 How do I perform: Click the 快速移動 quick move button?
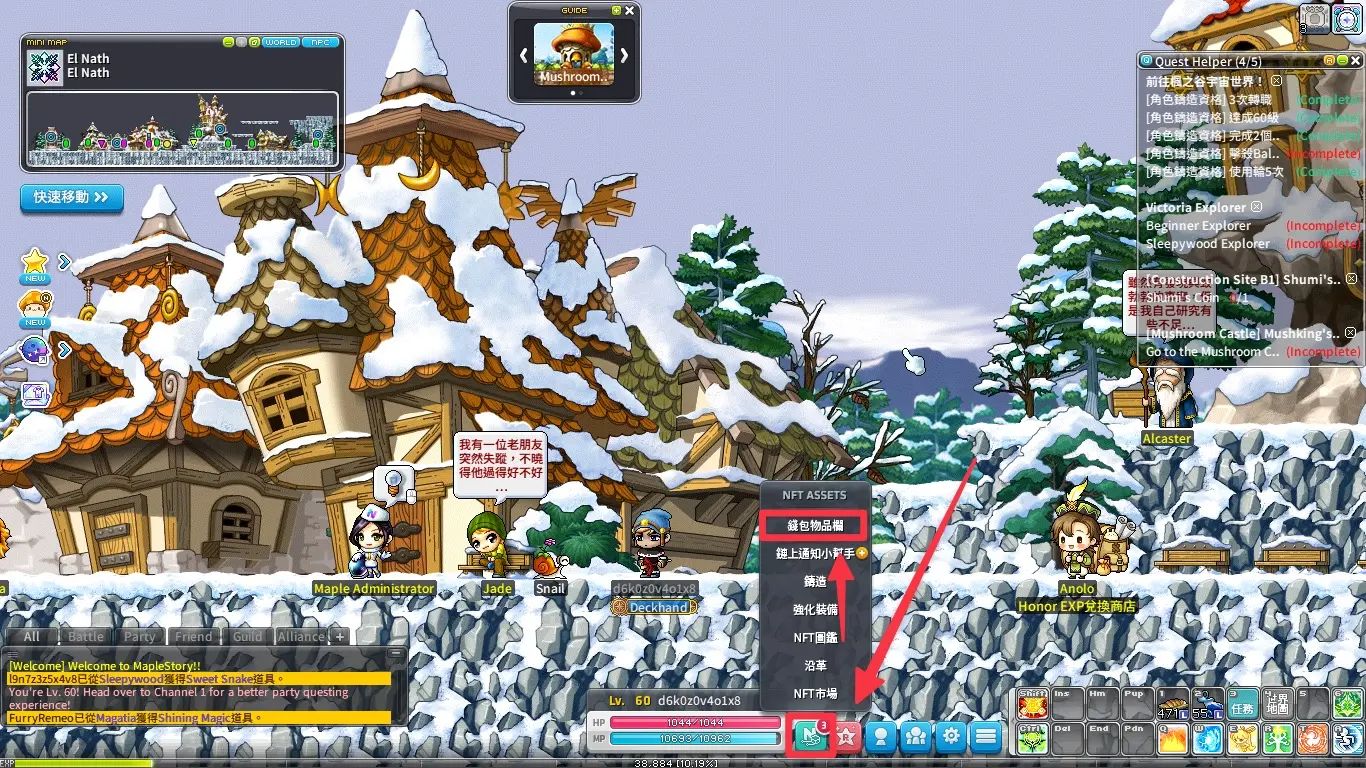[x=71, y=197]
